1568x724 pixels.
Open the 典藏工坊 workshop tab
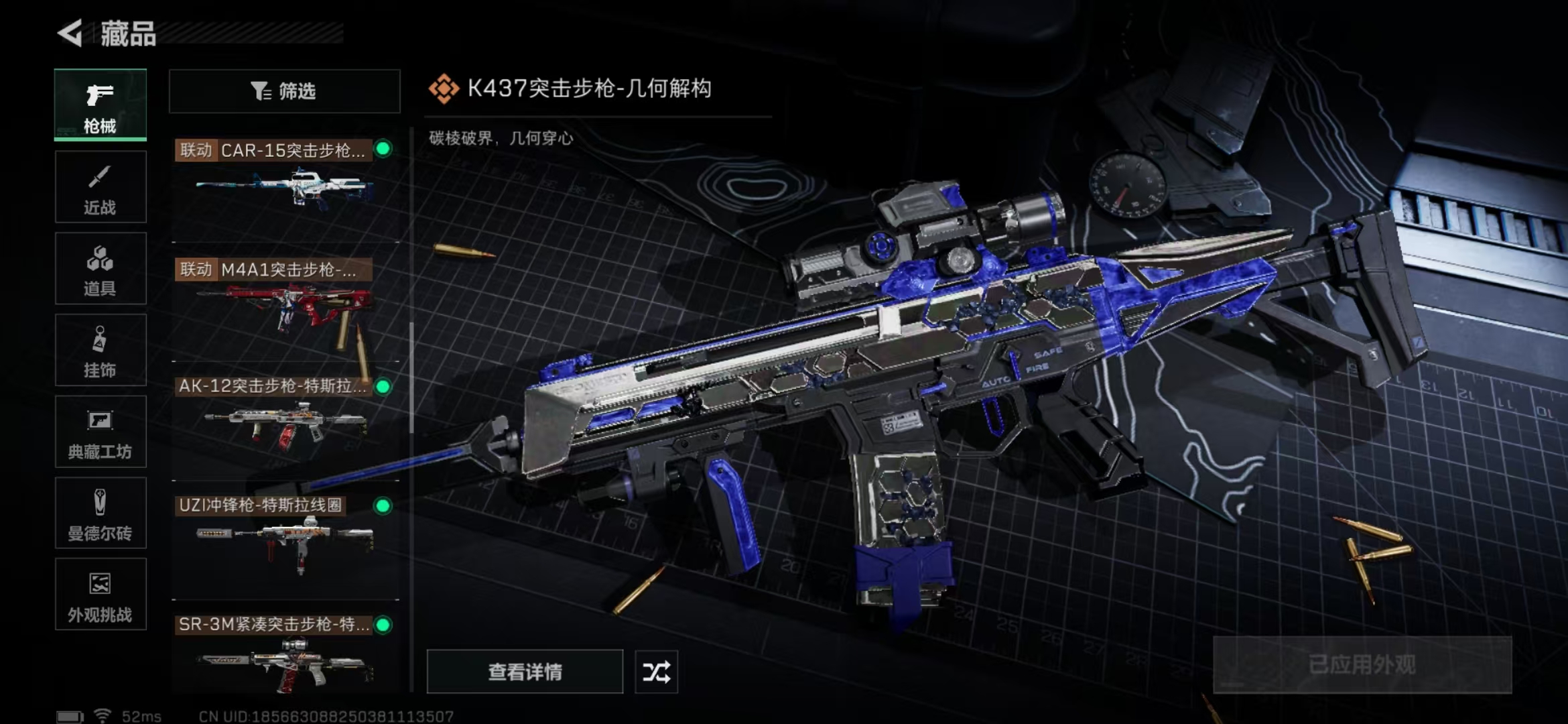coord(100,432)
